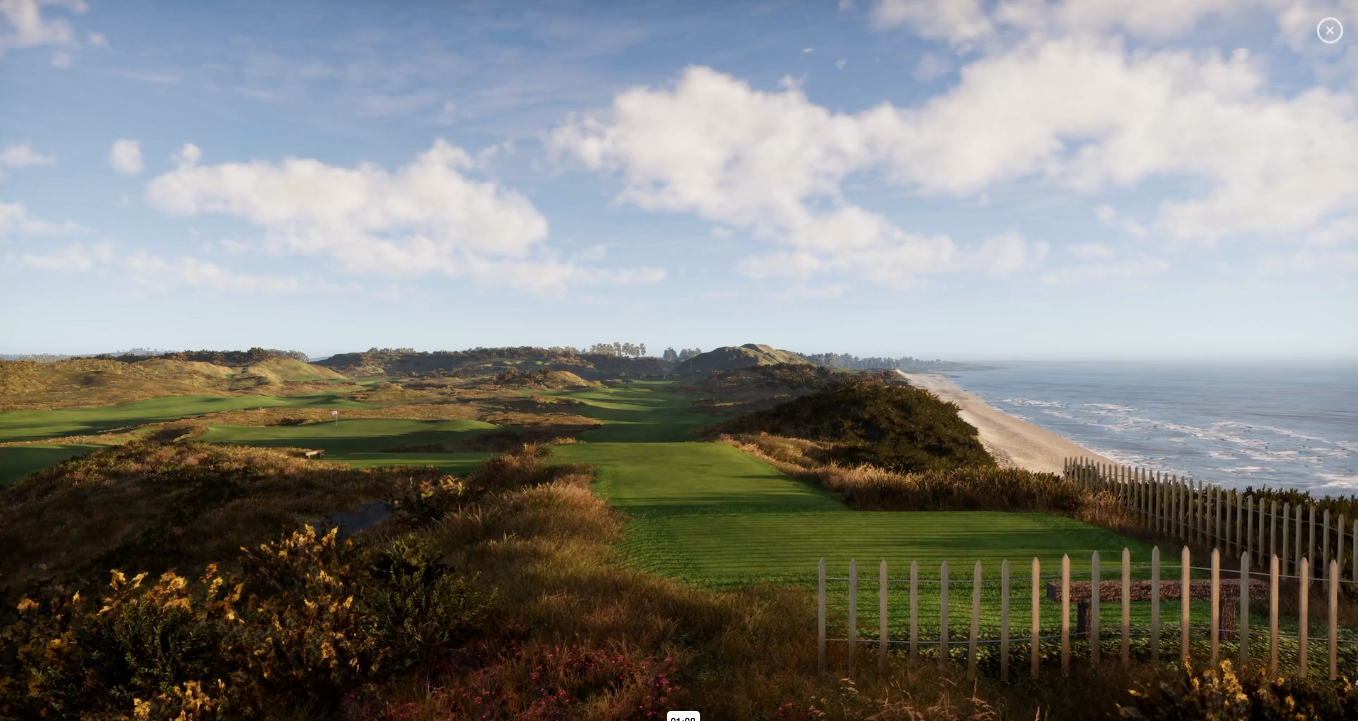1358x721 pixels.
Task: Click the 01:08 video duration badge
Action: (683, 718)
